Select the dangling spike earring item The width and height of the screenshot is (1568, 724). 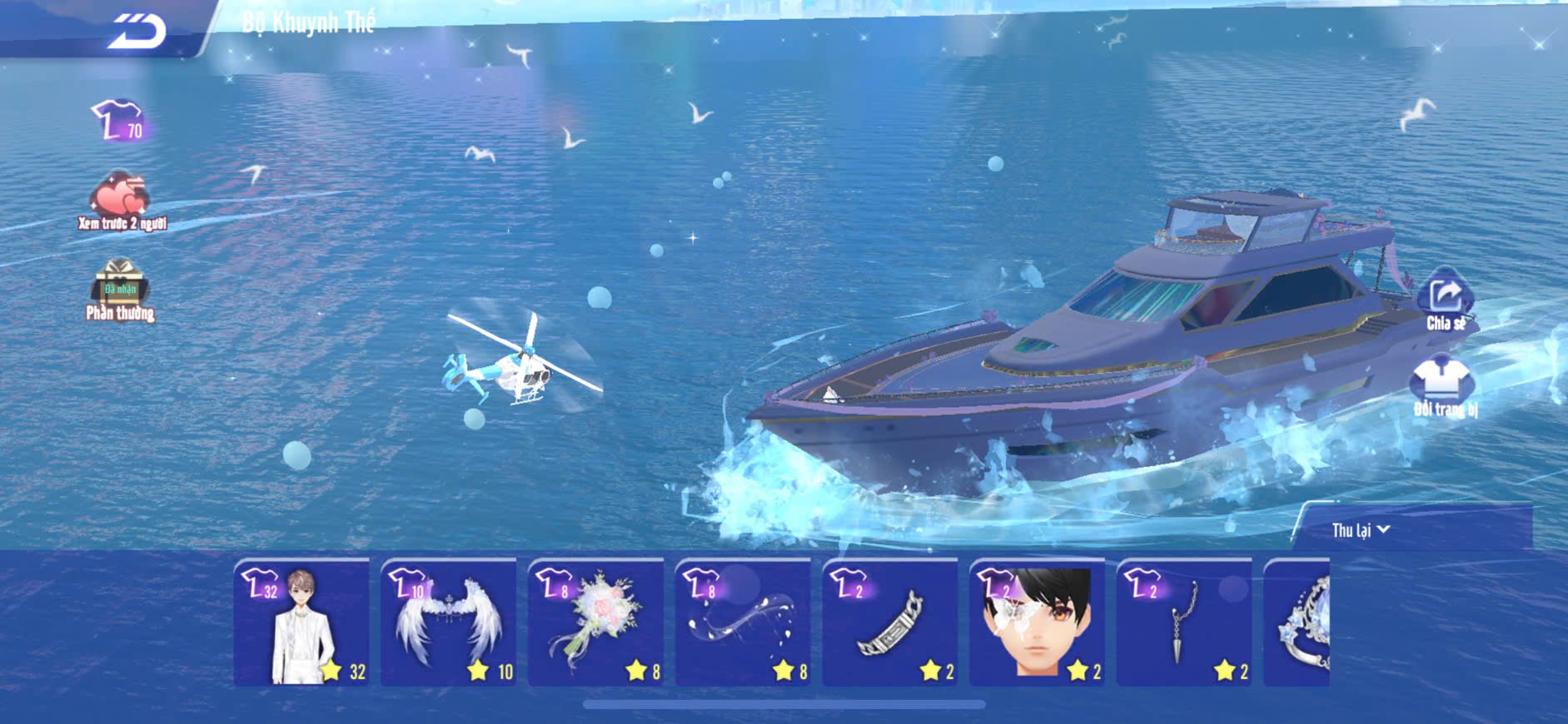click(x=1184, y=622)
